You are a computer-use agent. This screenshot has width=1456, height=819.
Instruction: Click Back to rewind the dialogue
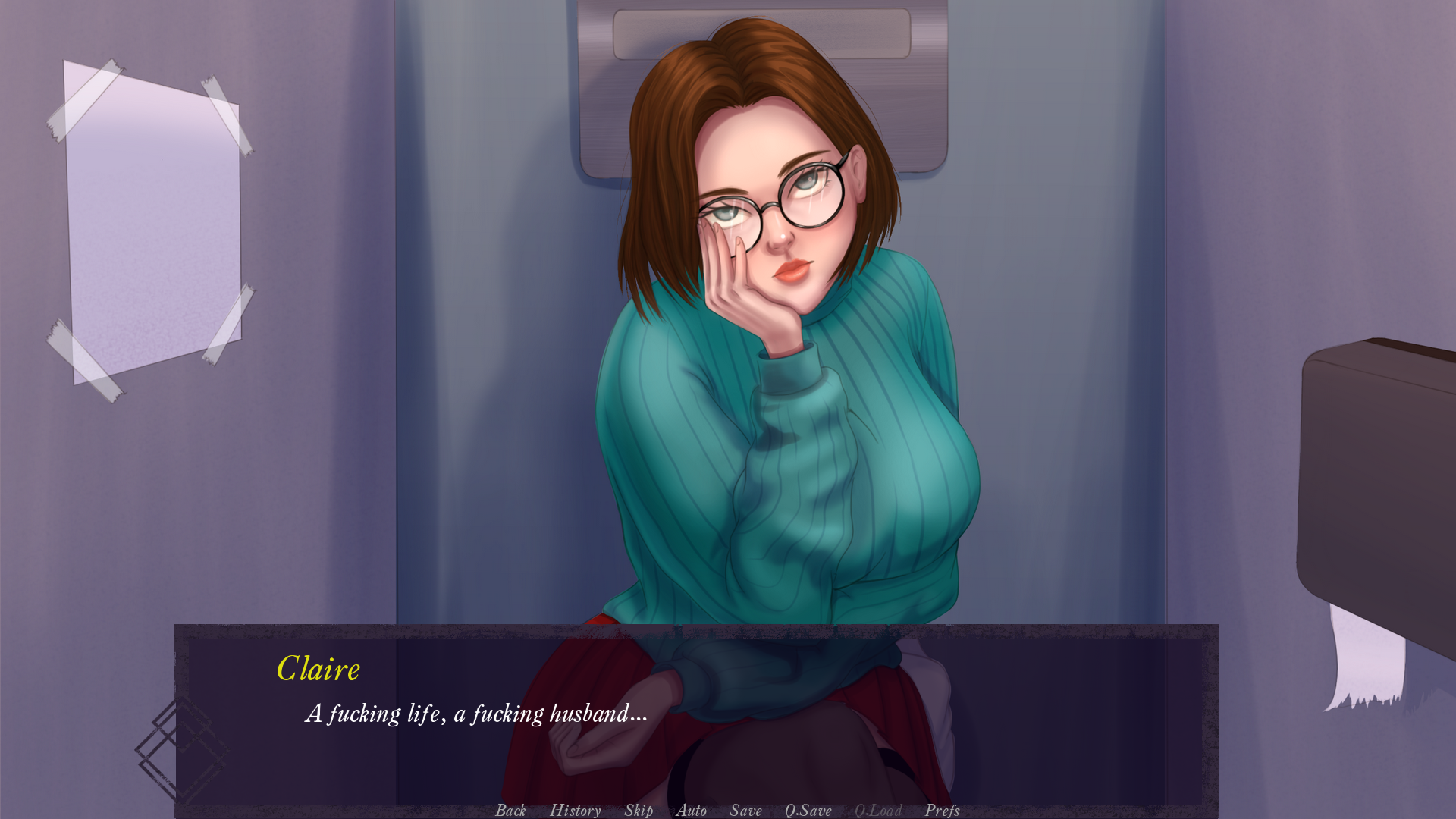[x=511, y=810]
